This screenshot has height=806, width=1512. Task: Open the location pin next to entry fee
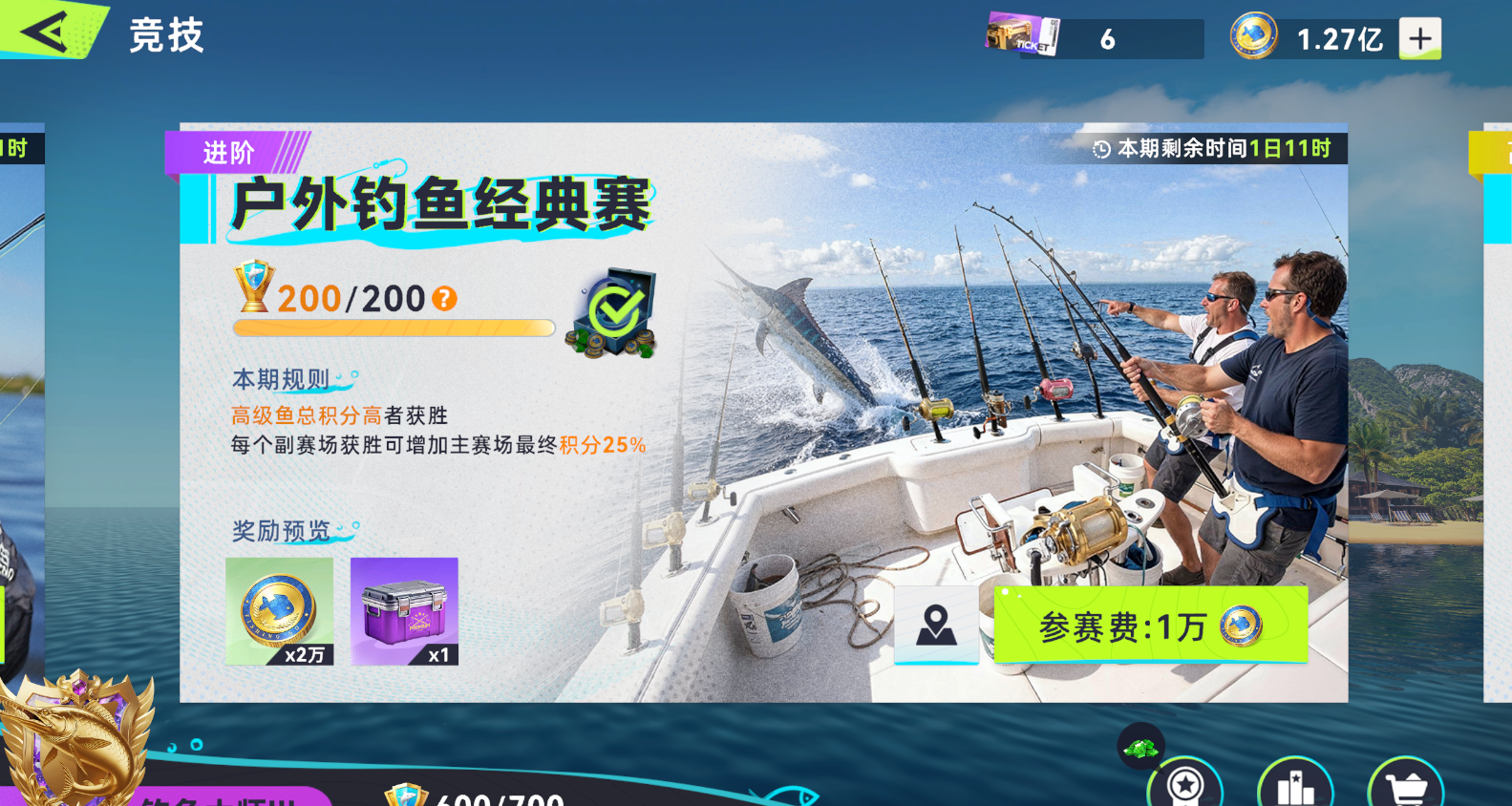click(936, 626)
